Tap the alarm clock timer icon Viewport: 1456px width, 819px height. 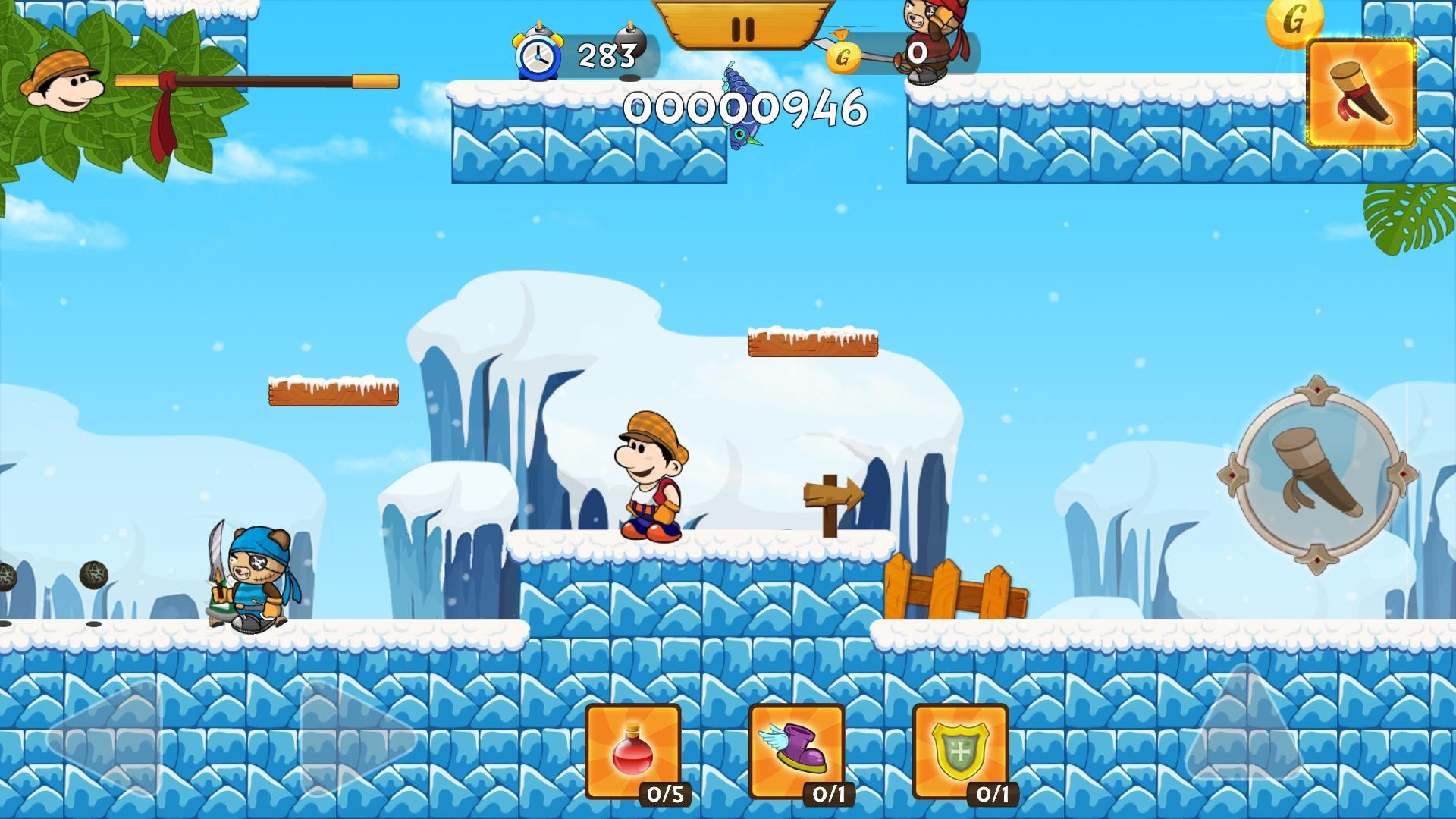(538, 55)
